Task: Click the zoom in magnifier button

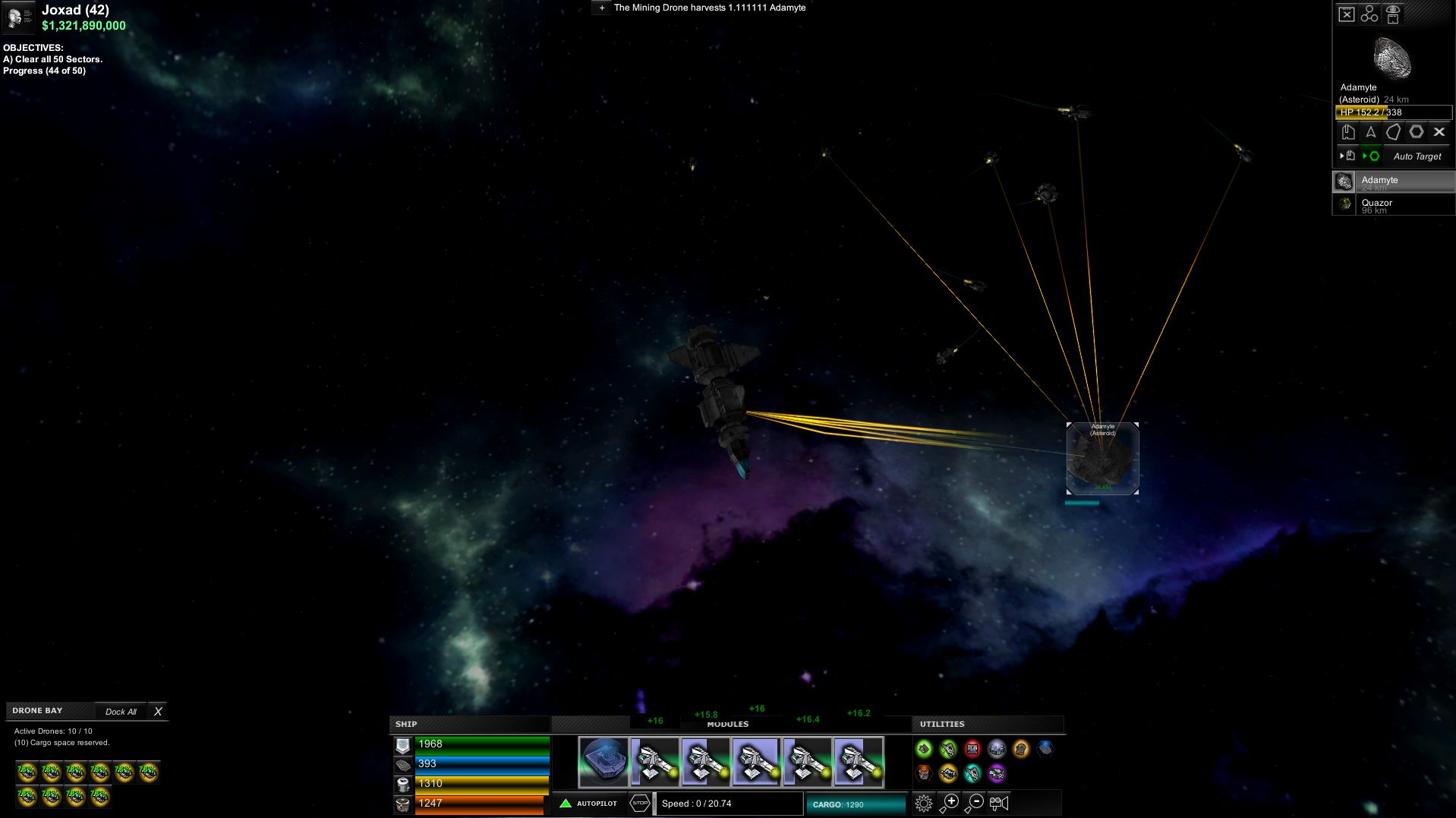Action: click(950, 802)
